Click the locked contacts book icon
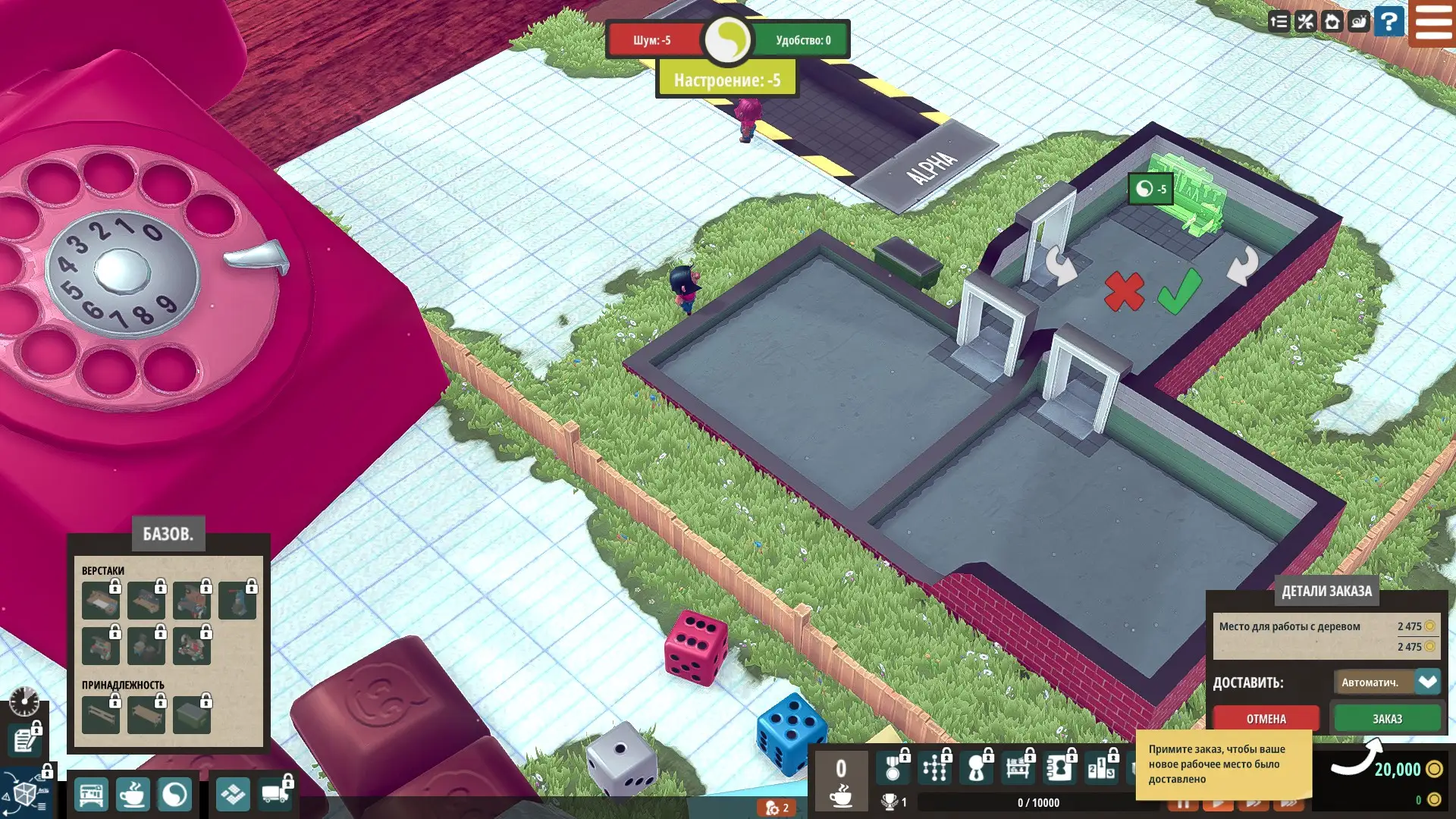The image size is (1456, 819). (x=1059, y=769)
